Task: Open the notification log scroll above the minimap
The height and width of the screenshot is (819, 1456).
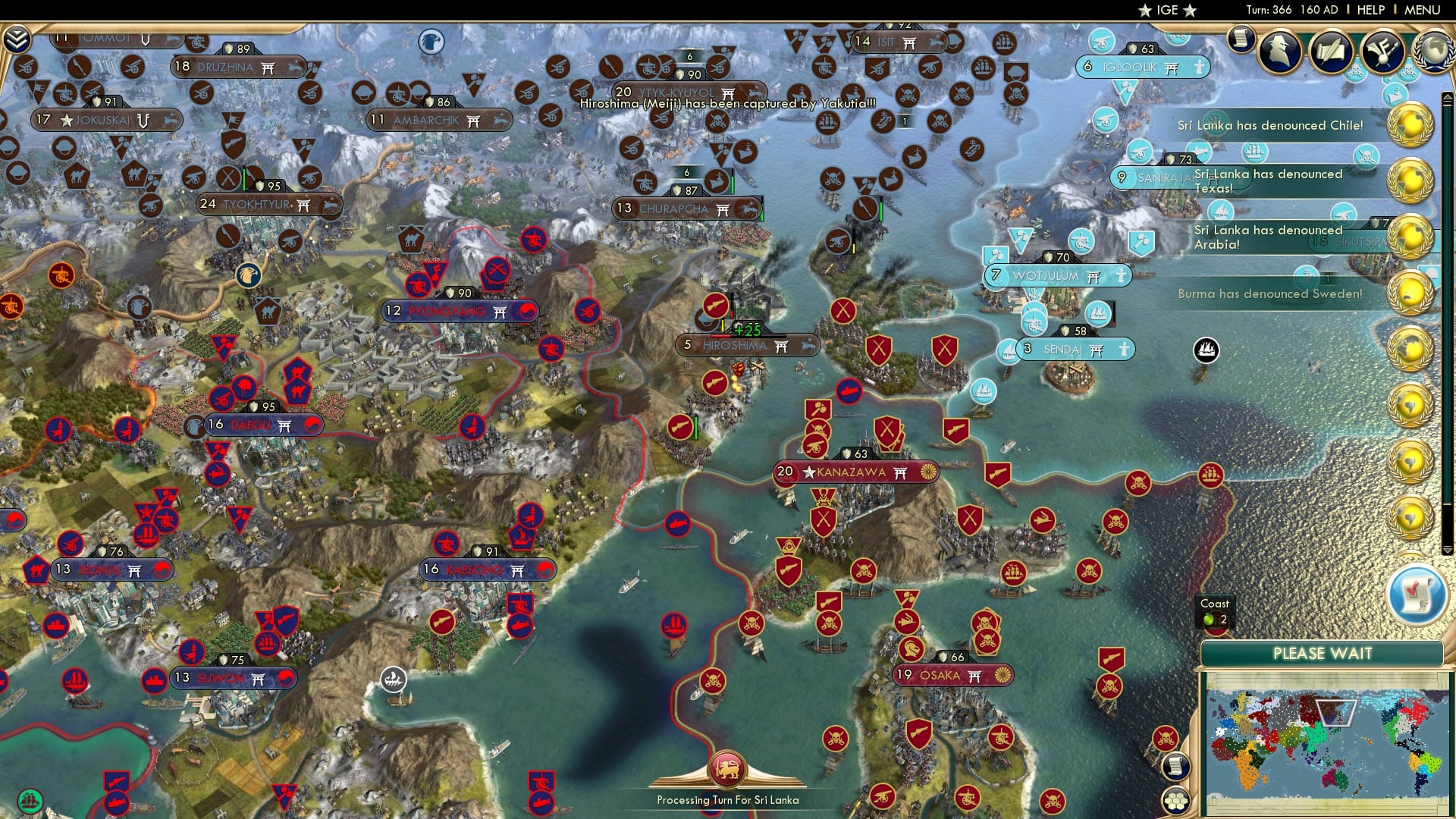Action: click(1176, 767)
